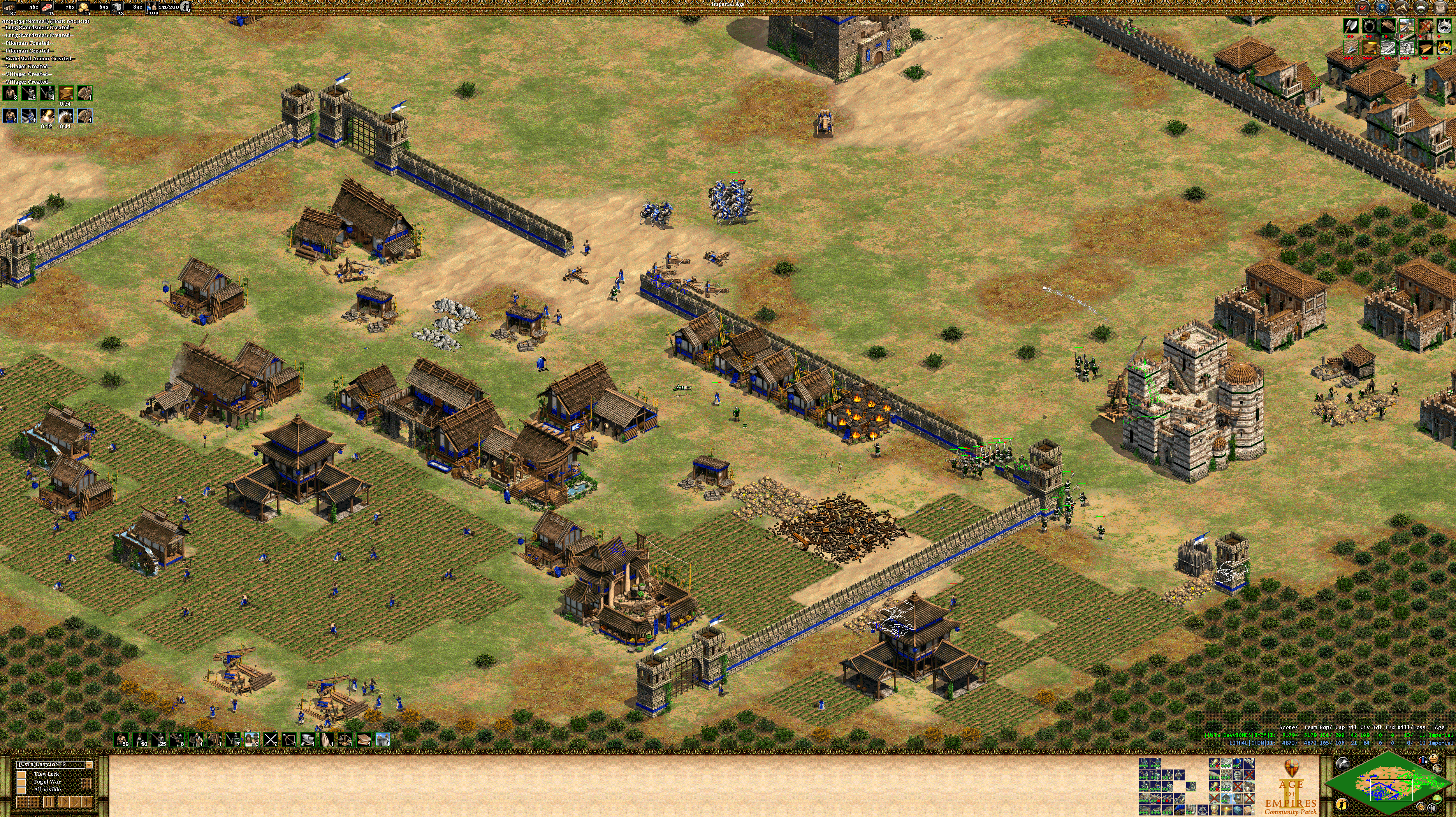The image size is (1456, 817).
Task: Open the objectives checkmark button
Action: (x=1363, y=7)
